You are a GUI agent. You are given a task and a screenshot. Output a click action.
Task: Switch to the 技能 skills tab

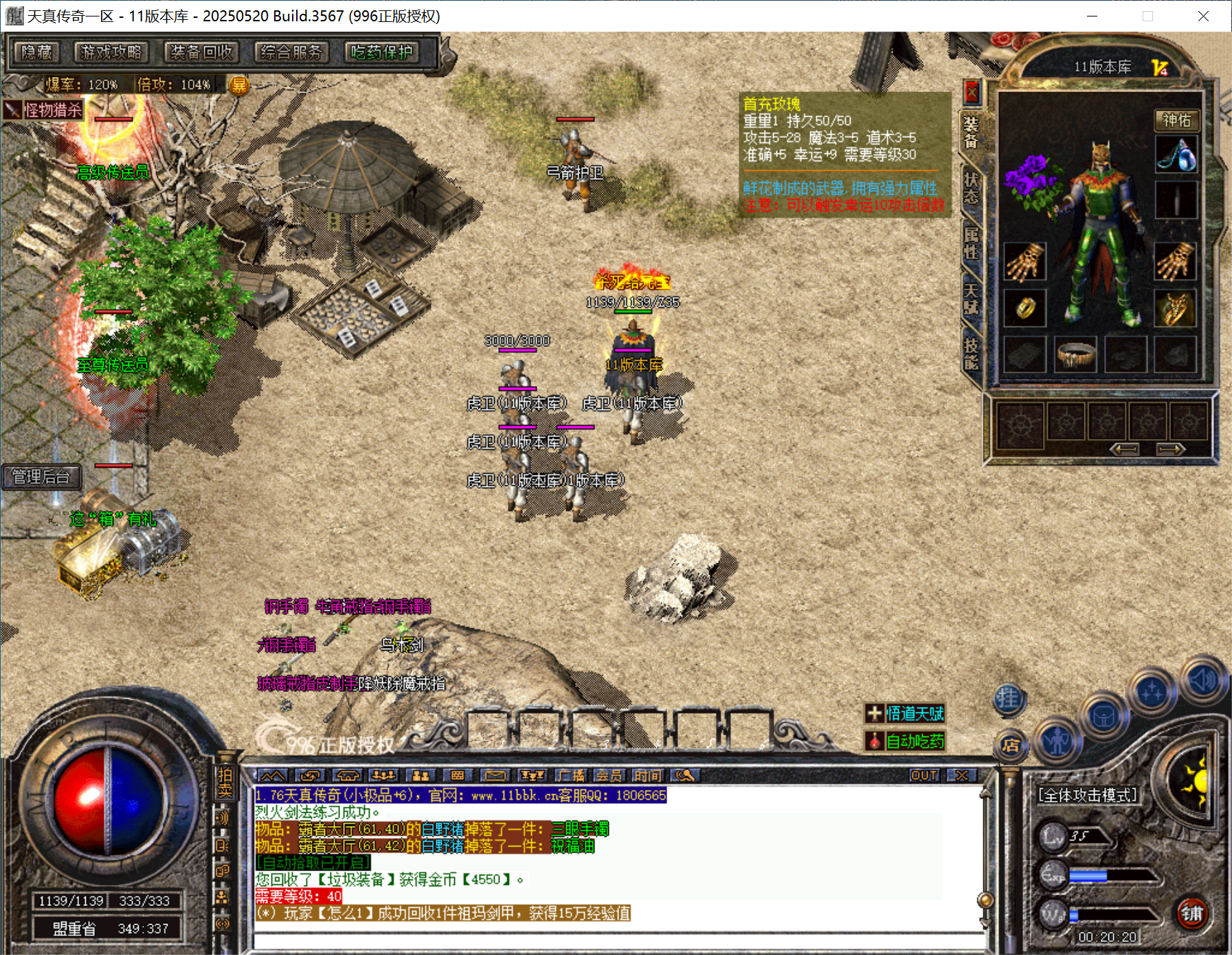click(970, 353)
